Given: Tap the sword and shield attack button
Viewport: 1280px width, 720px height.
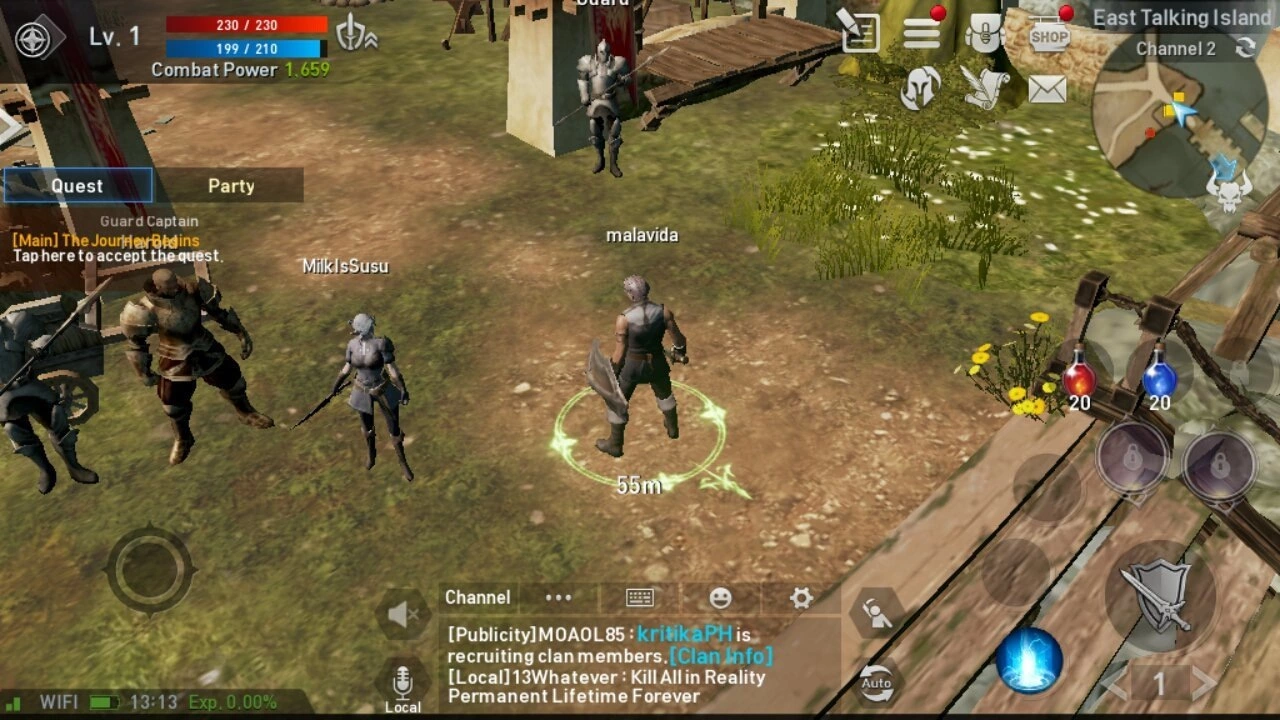Looking at the screenshot, I should (1160, 596).
